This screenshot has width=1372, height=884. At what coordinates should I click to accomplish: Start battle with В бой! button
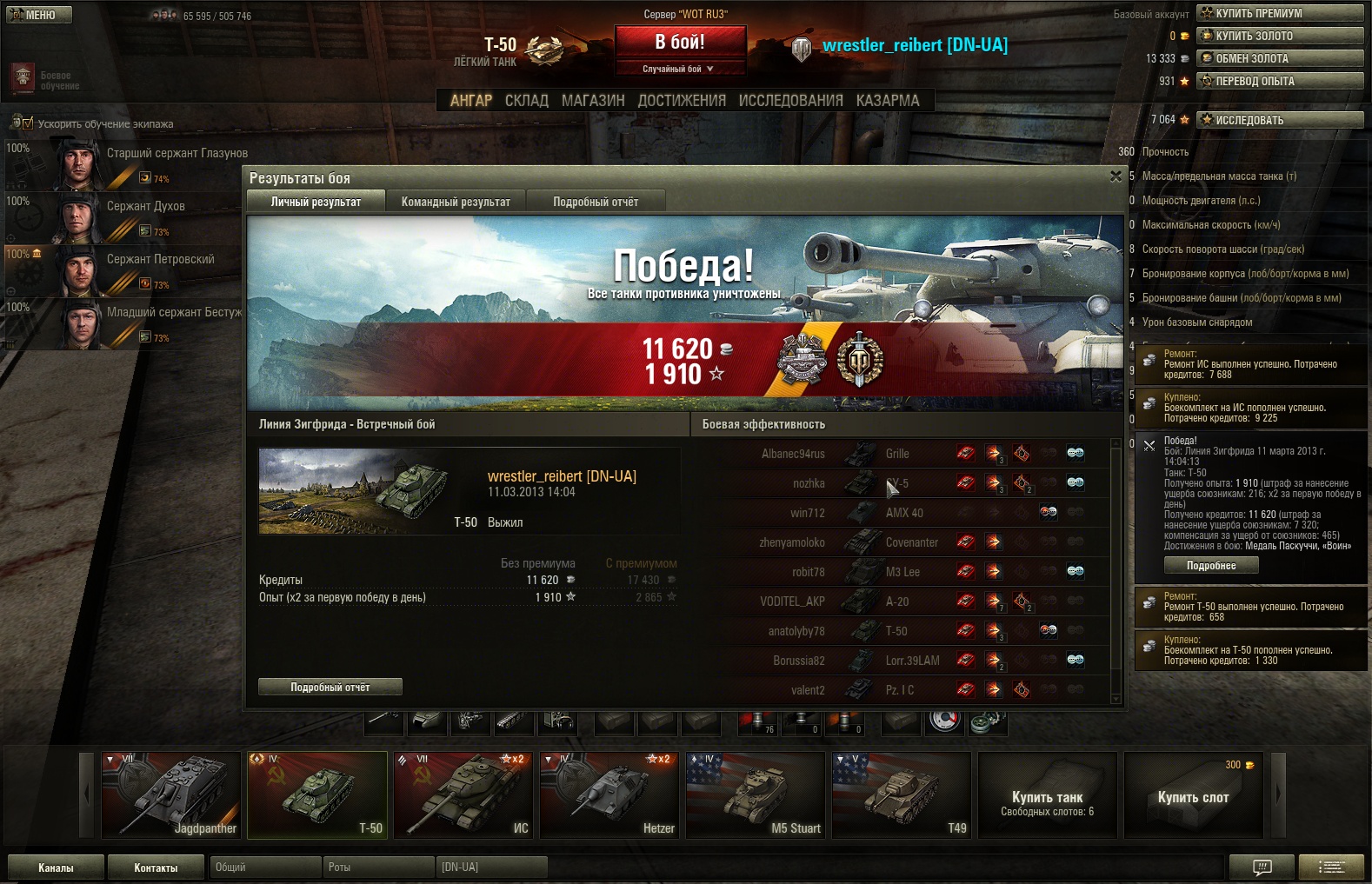click(680, 42)
